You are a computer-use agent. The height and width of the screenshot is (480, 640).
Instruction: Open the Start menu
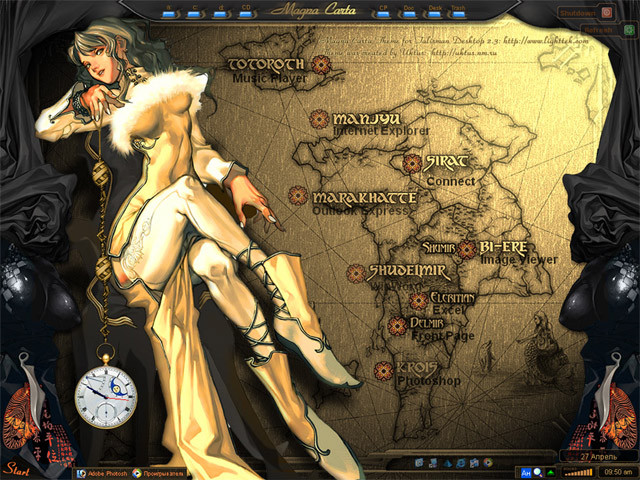[15, 468]
